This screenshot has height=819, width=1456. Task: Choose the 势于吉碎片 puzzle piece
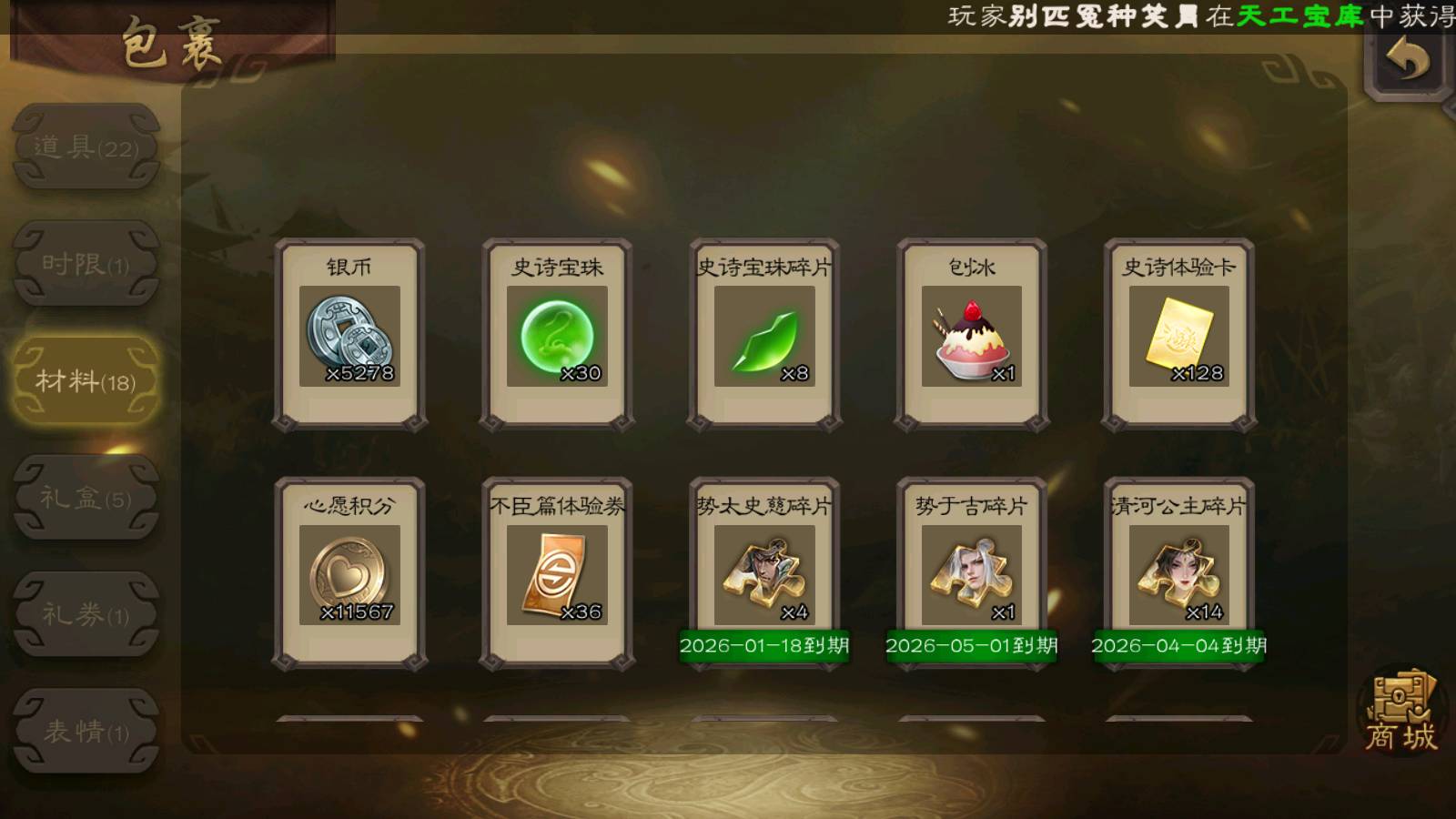coord(972,573)
